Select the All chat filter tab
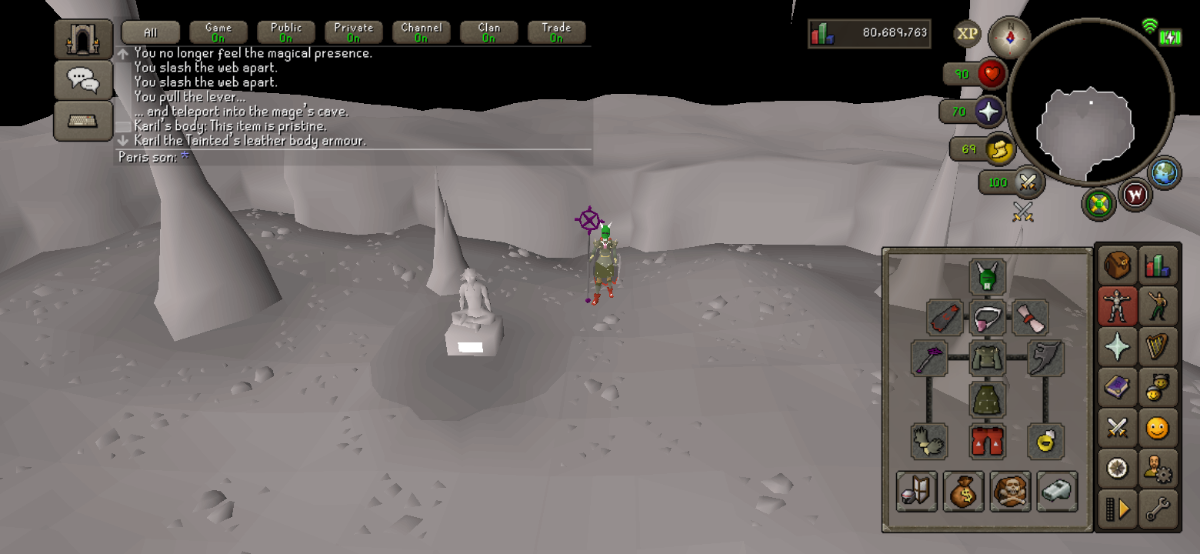This screenshot has height=554, width=1200. [x=151, y=33]
